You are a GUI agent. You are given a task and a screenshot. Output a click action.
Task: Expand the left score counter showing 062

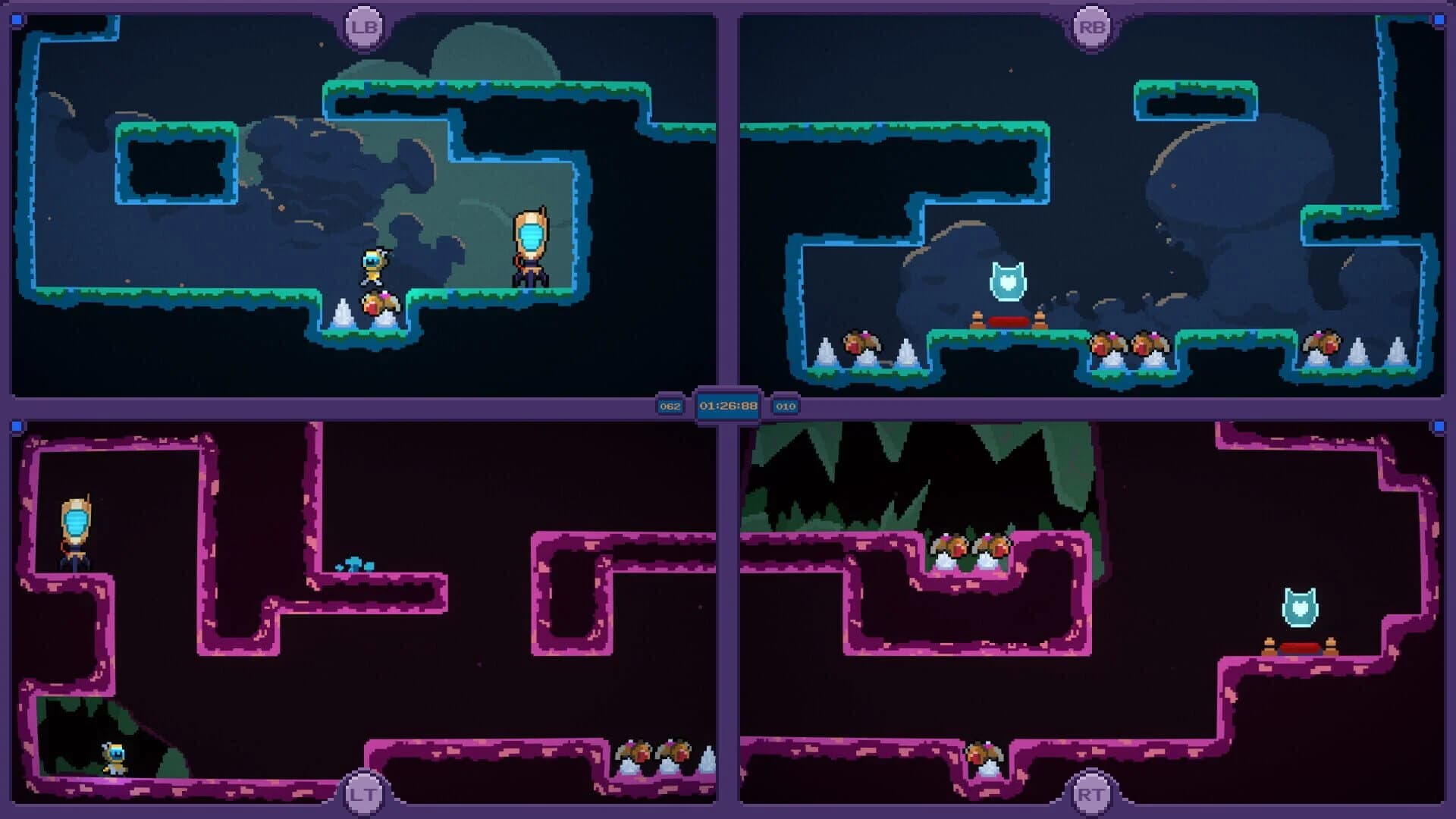point(670,406)
